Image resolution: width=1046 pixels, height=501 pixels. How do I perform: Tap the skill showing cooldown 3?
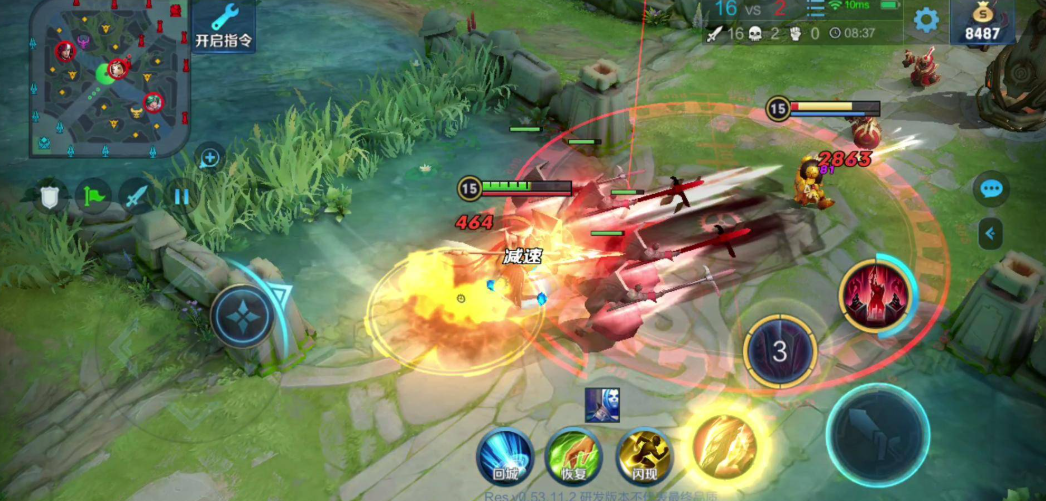coord(780,351)
